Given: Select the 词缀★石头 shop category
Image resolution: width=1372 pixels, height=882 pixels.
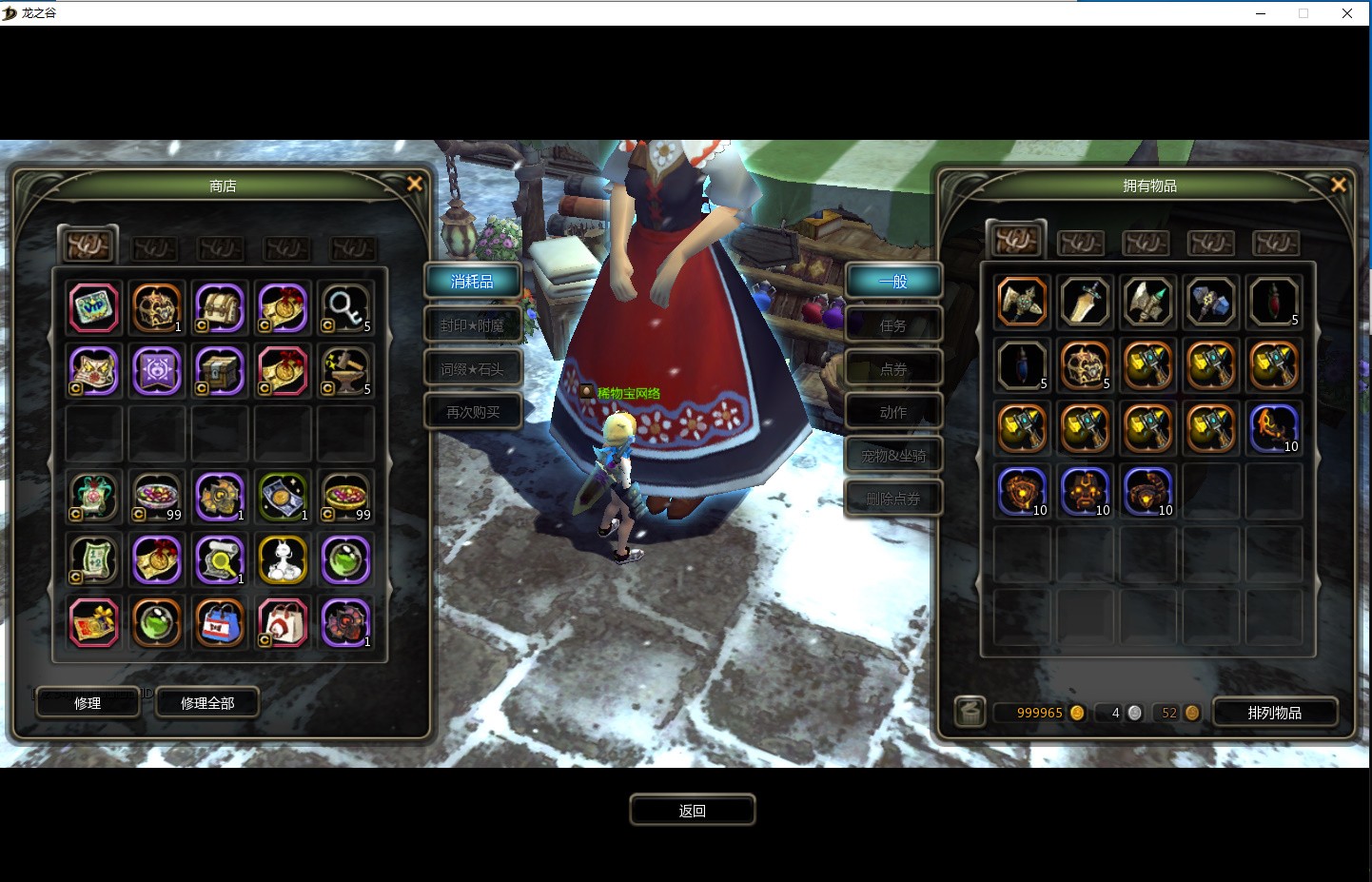Looking at the screenshot, I should click(473, 369).
